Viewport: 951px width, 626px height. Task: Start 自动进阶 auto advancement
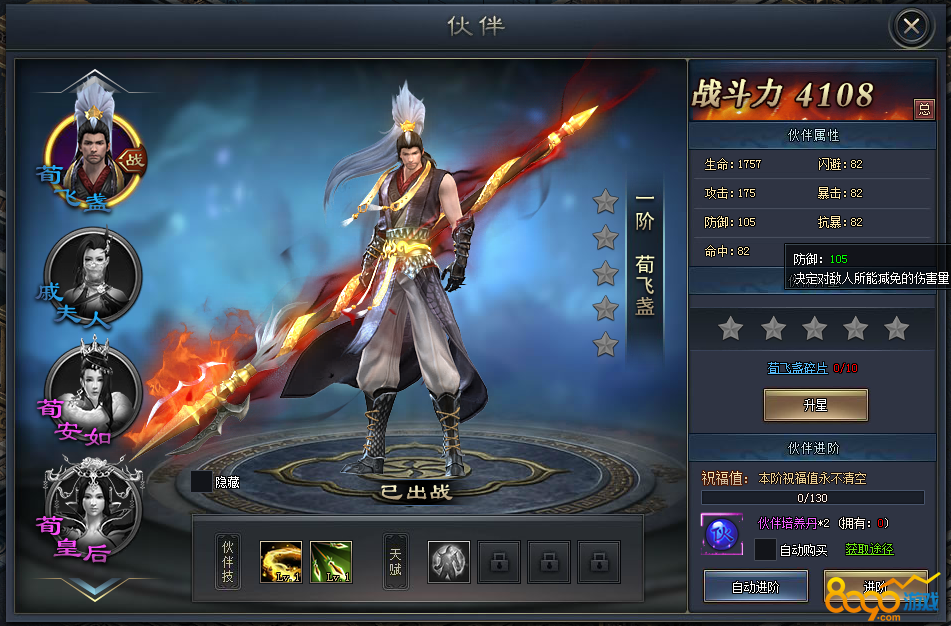(755, 586)
